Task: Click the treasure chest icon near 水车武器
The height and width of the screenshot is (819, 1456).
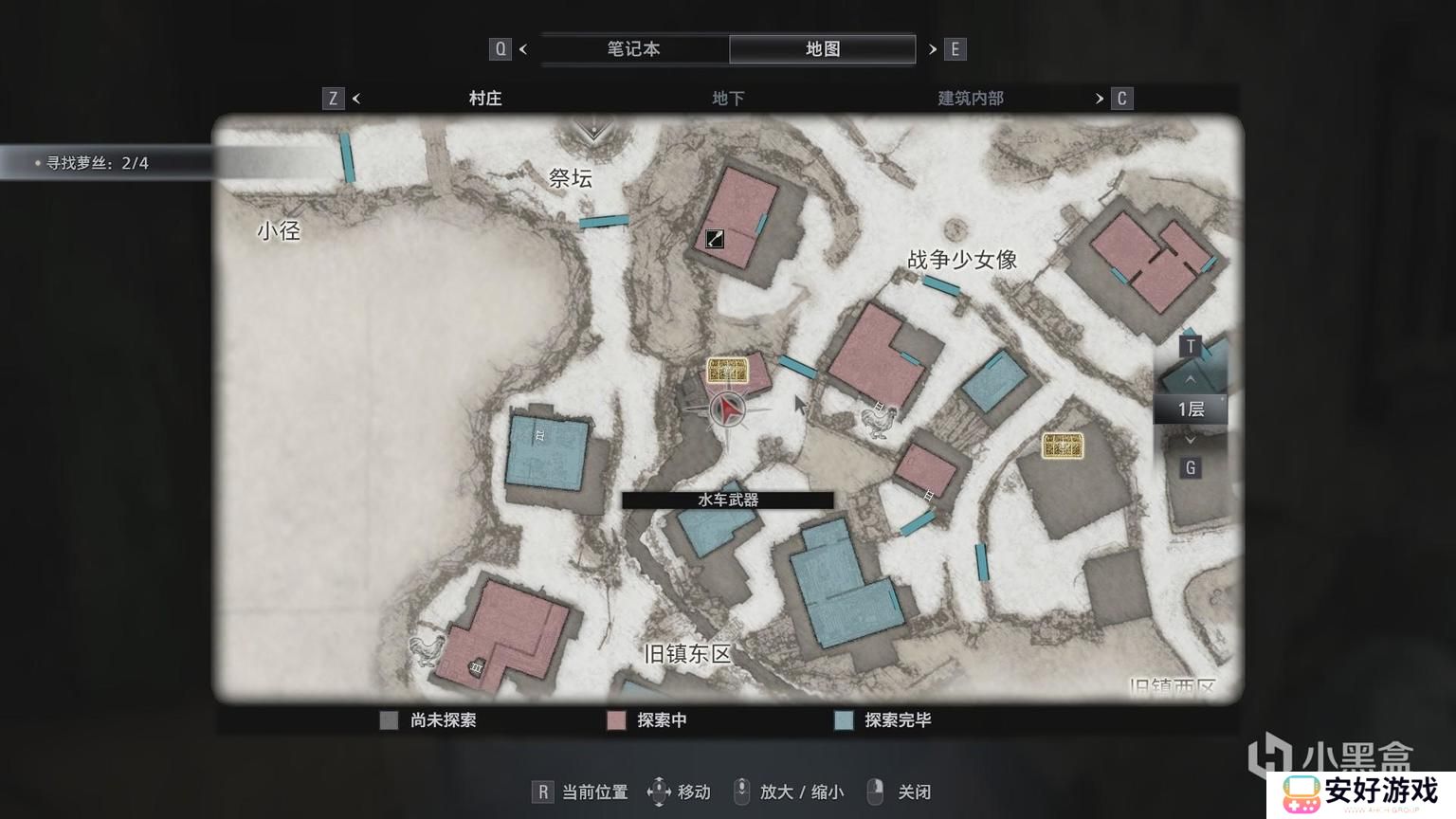Action: [727, 371]
